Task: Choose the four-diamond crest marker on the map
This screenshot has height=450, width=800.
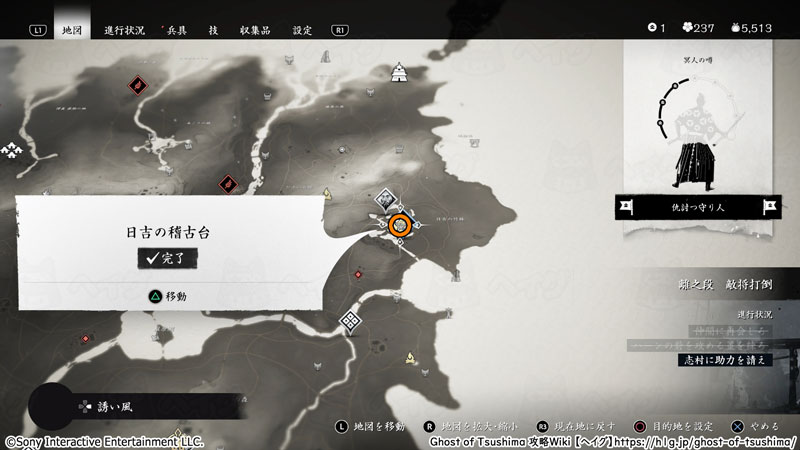Action: click(350, 321)
